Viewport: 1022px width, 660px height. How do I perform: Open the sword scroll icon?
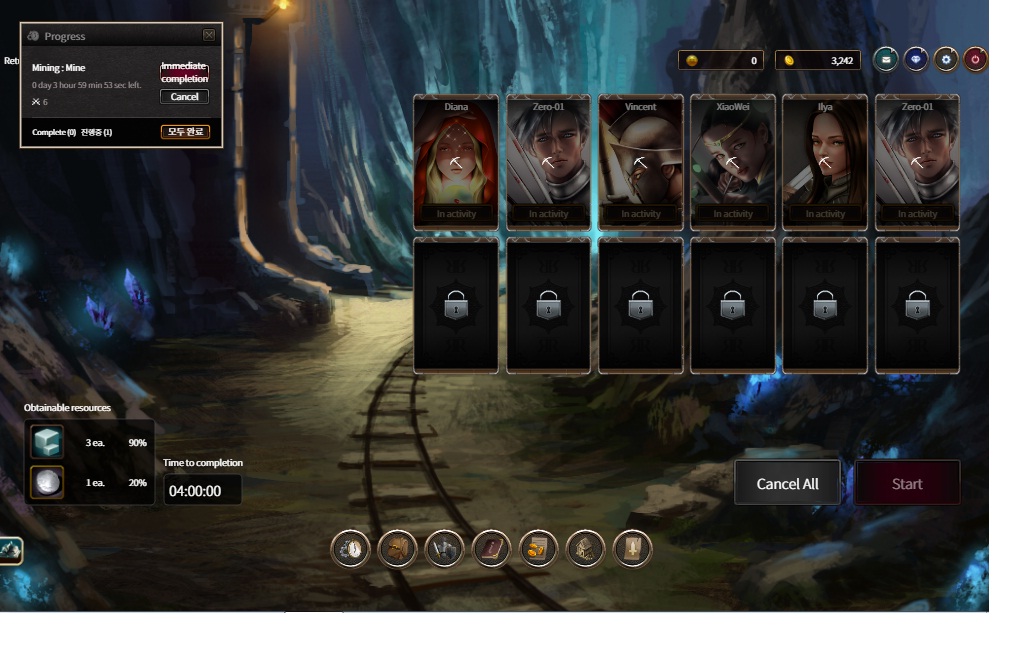(x=632, y=549)
